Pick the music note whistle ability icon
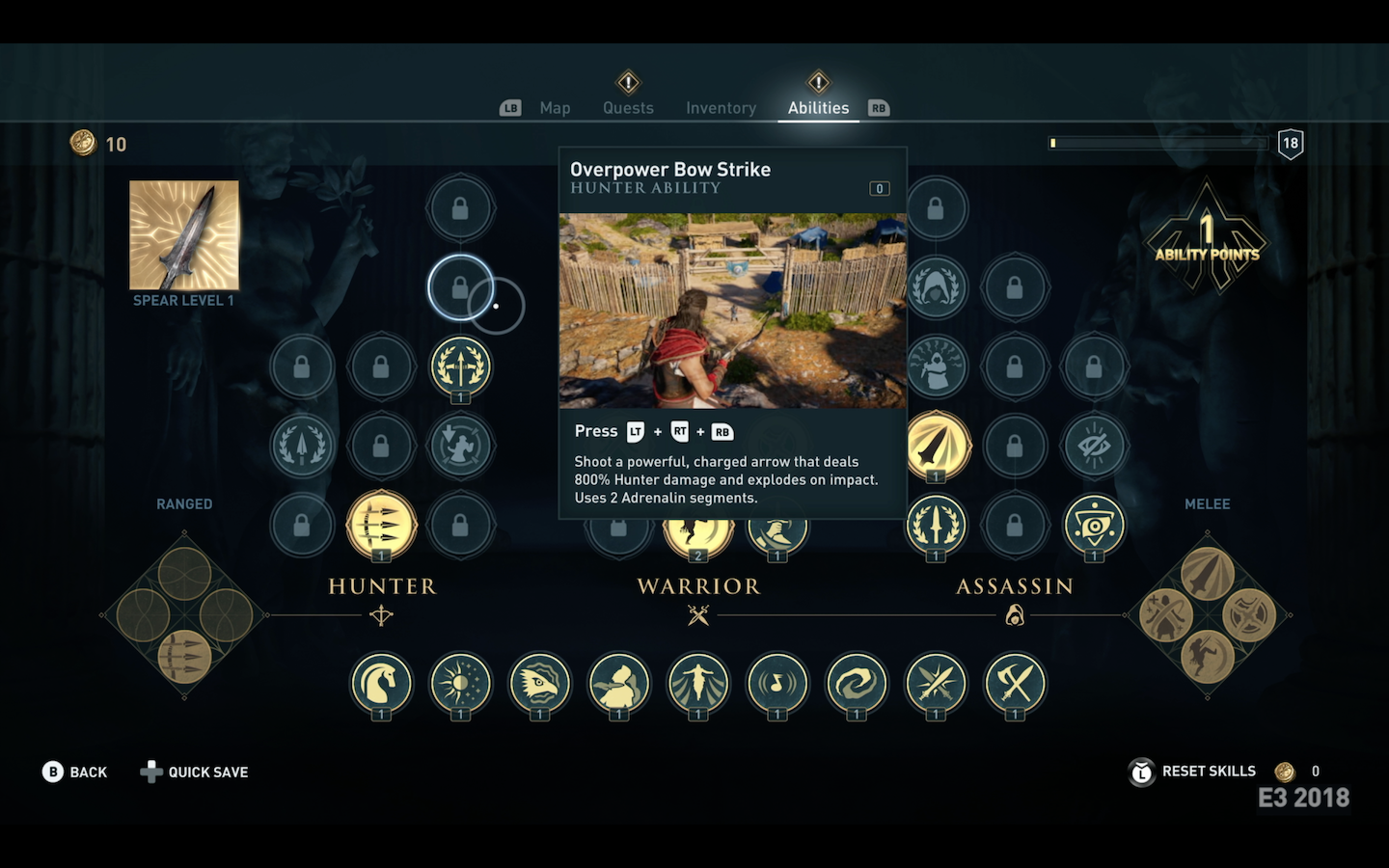This screenshot has width=1389, height=868. point(777,683)
